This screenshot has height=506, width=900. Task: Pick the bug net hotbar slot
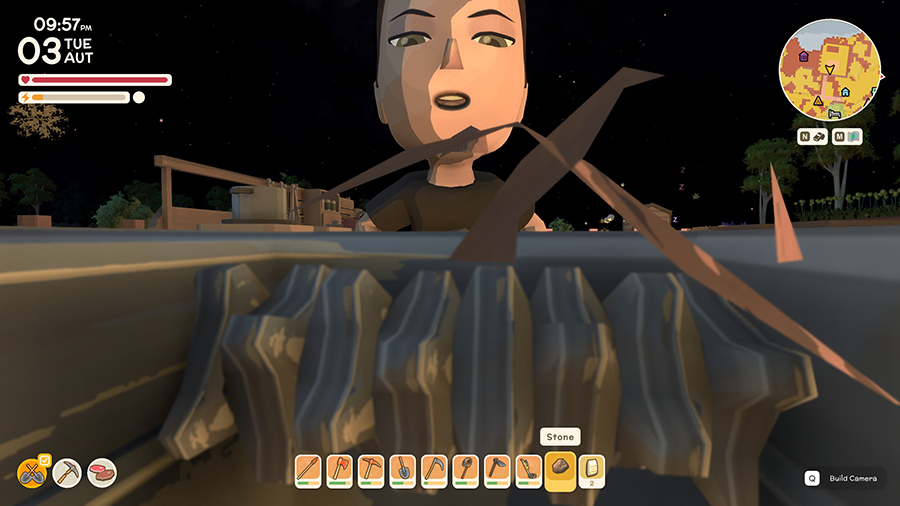point(465,470)
